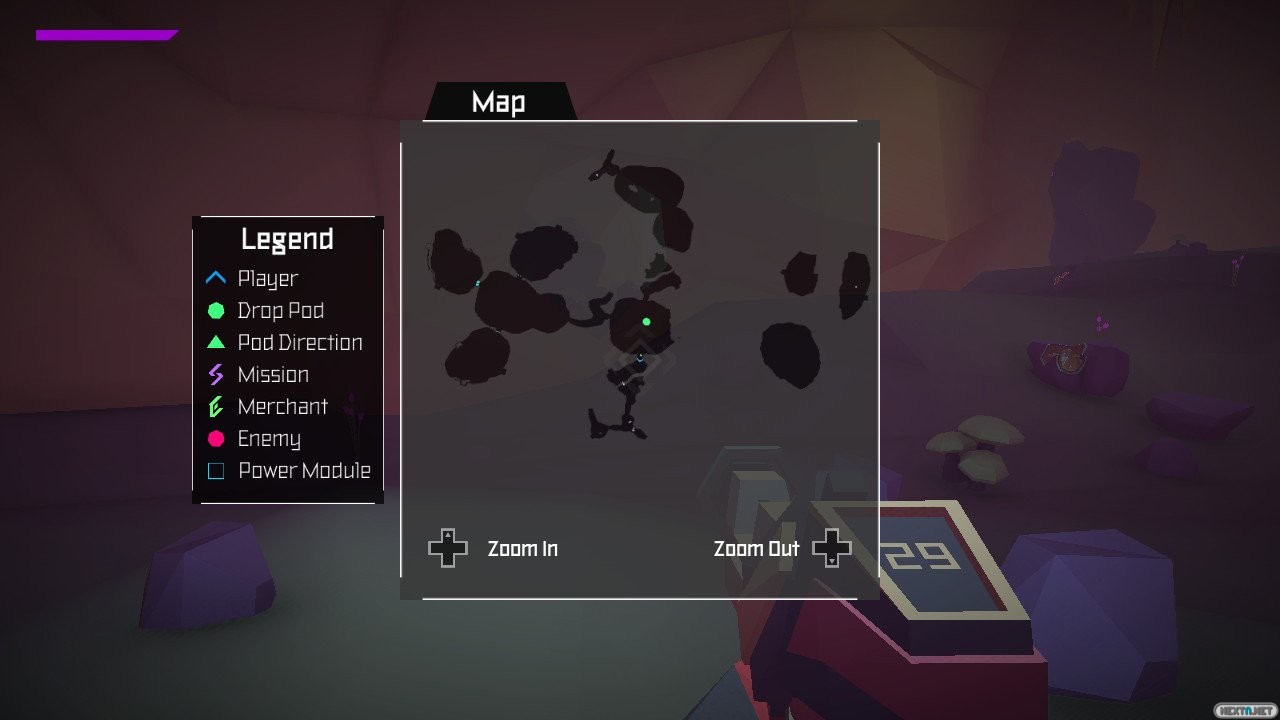Click the Power Module legend entry
The height and width of the screenshot is (720, 1280).
pyautogui.click(x=303, y=471)
